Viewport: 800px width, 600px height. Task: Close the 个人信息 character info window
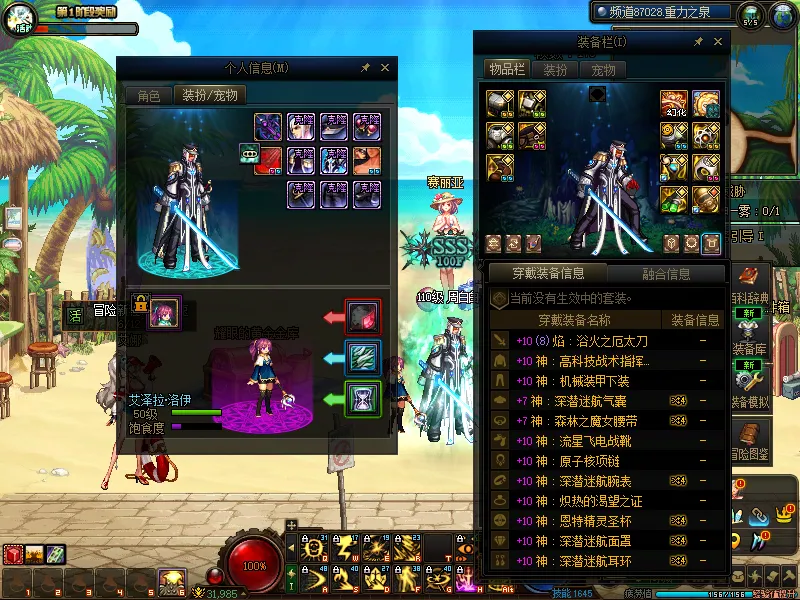click(385, 68)
